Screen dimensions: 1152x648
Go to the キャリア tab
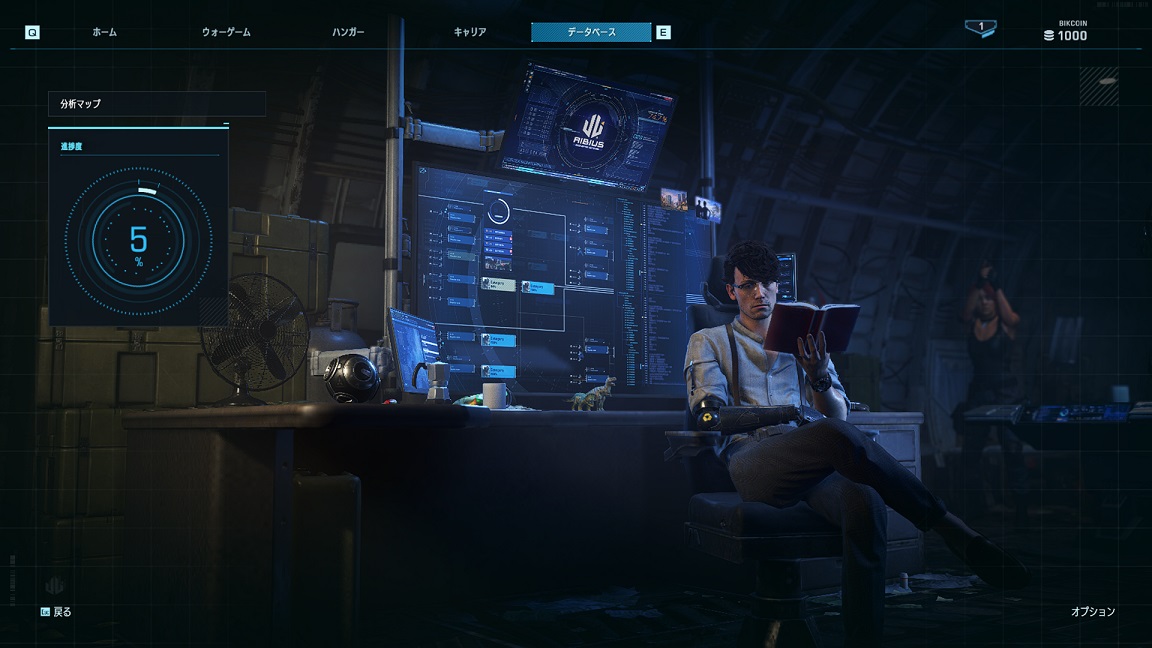coord(470,32)
